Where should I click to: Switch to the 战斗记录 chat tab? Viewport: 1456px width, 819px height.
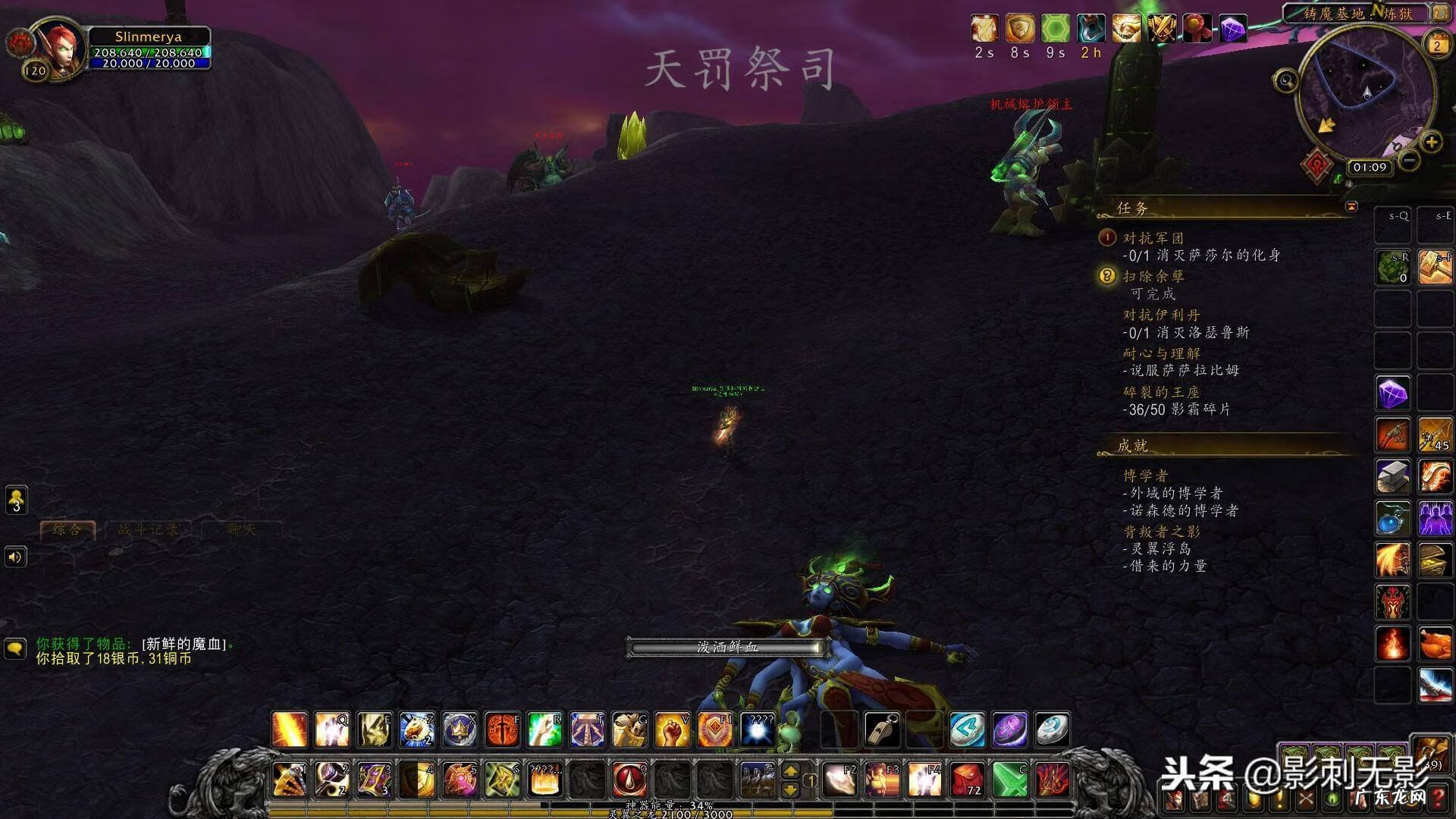[148, 529]
